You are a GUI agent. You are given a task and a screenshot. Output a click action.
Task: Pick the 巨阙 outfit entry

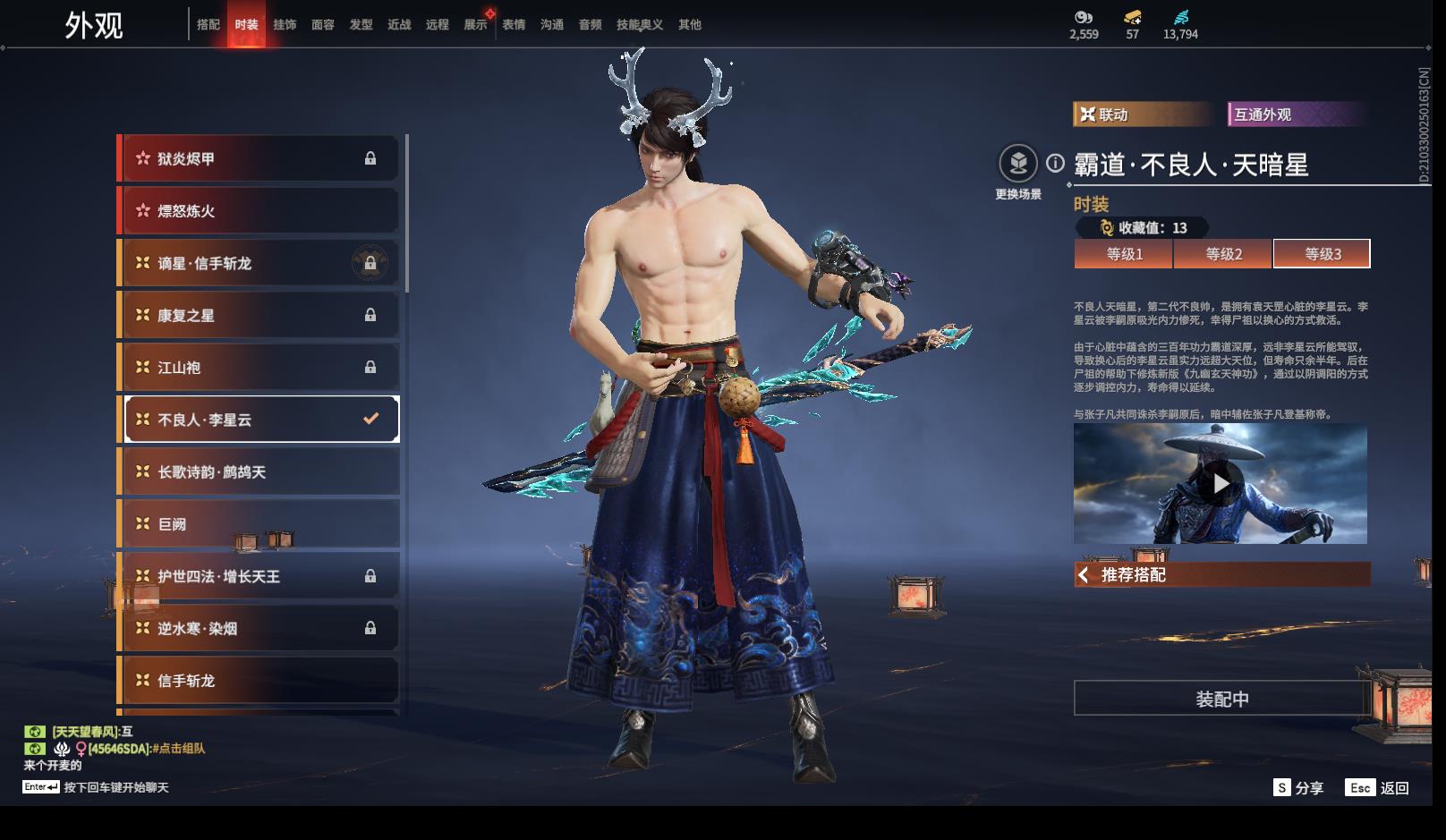259,524
